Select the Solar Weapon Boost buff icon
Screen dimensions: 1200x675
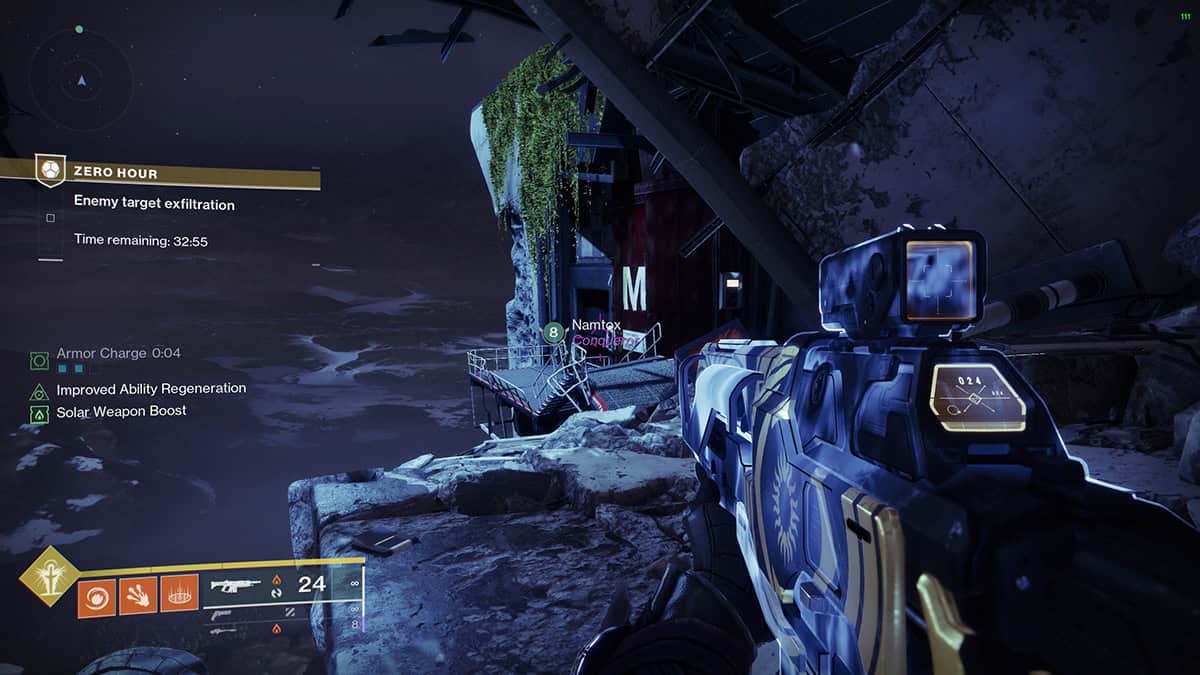(39, 413)
